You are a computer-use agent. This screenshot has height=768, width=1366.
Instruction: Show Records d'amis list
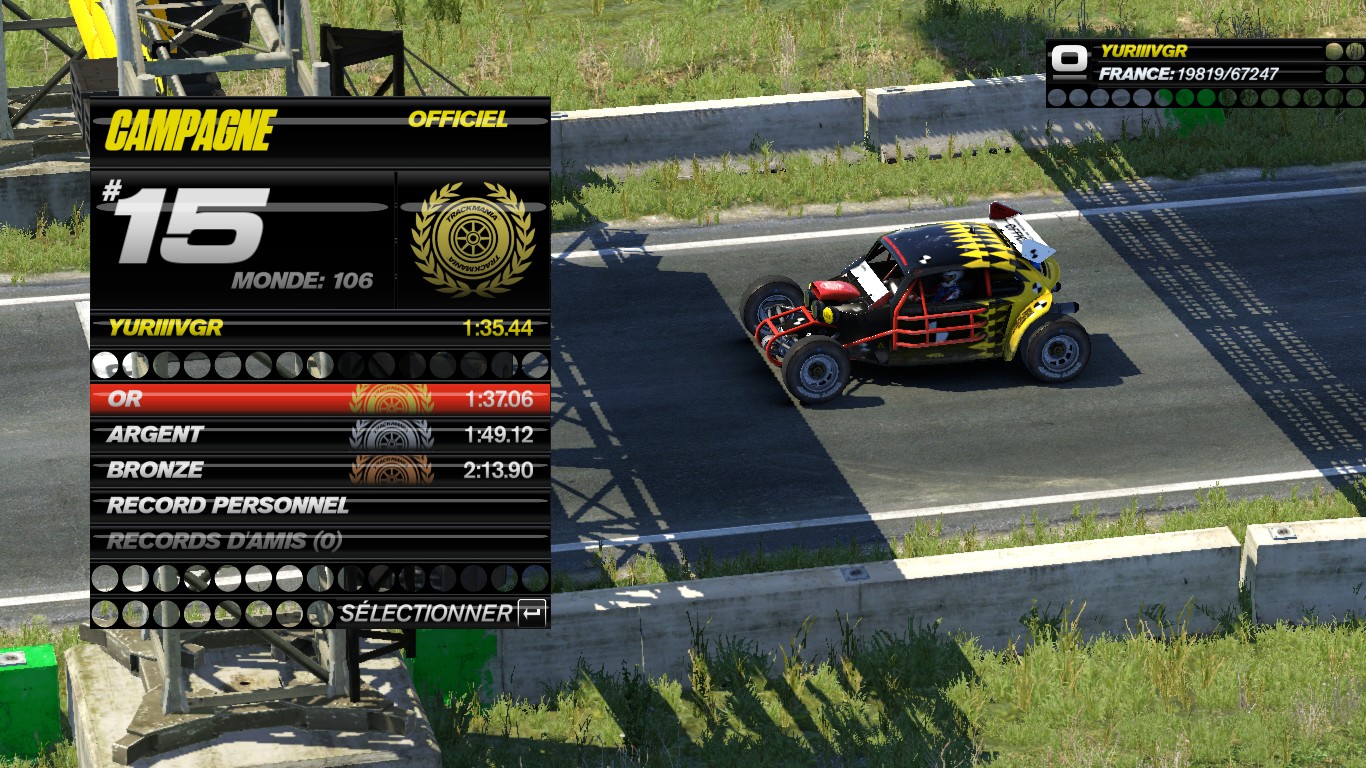(320, 542)
